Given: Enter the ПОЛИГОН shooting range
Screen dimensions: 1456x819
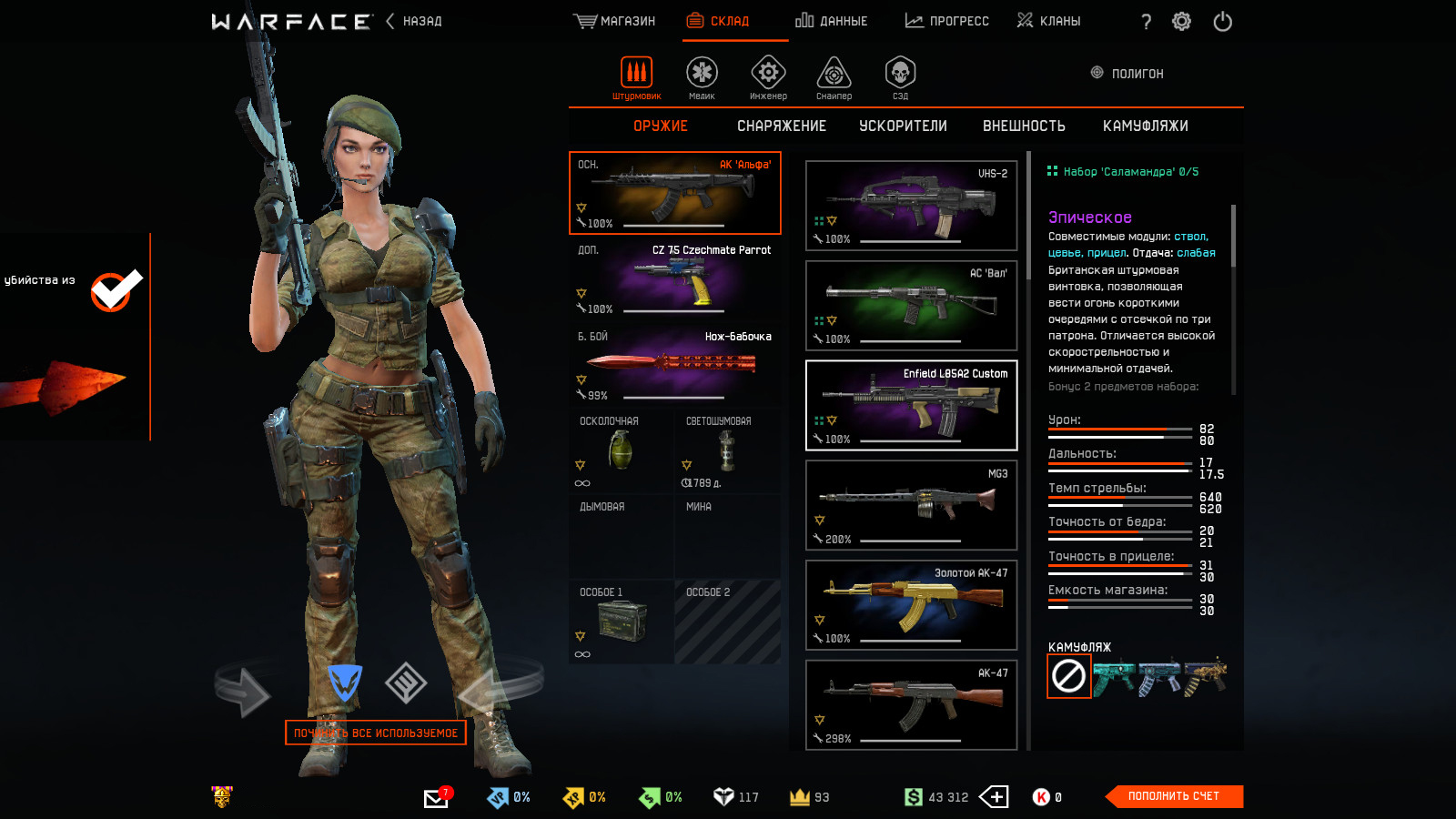Looking at the screenshot, I should click(1127, 74).
